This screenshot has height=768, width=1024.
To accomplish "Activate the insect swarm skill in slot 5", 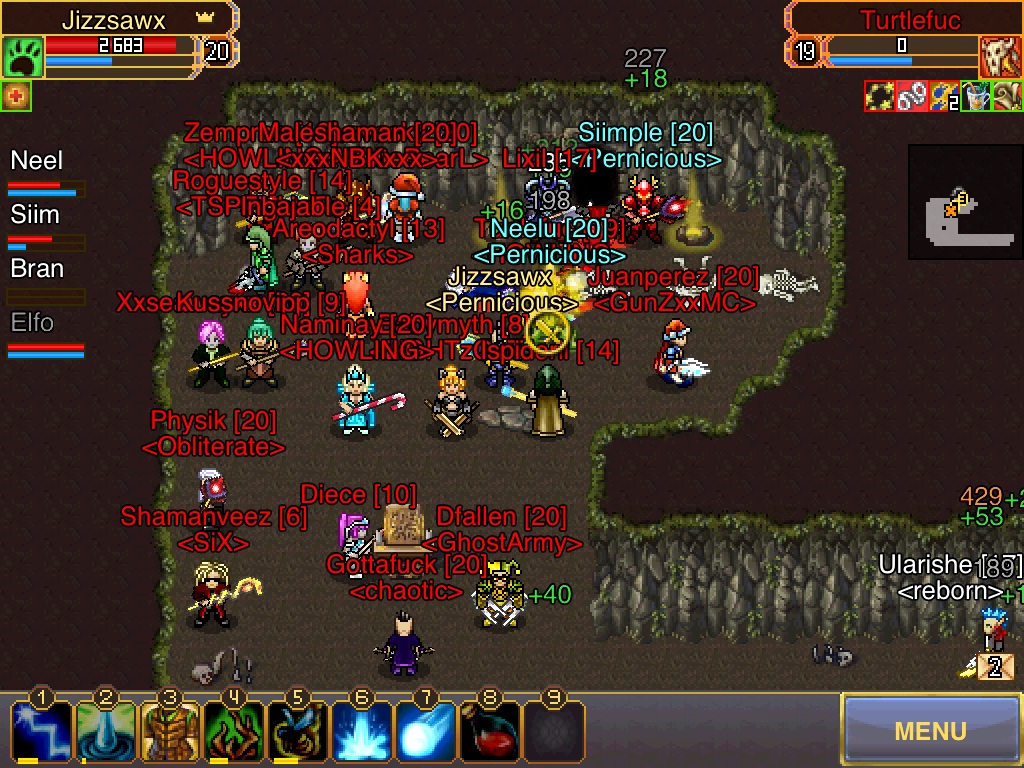I will 298,731.
